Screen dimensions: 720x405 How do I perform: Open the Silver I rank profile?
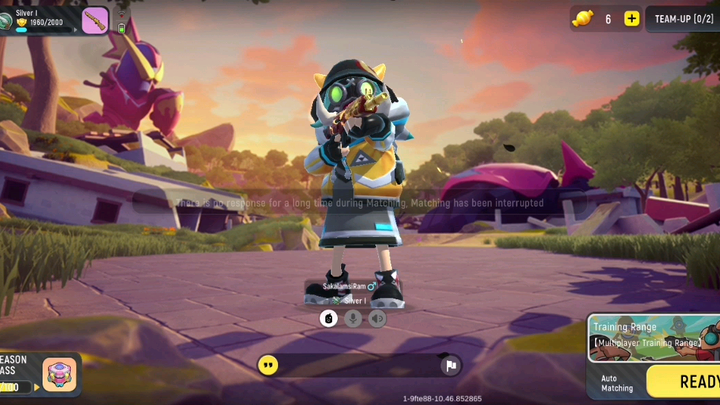tap(38, 18)
